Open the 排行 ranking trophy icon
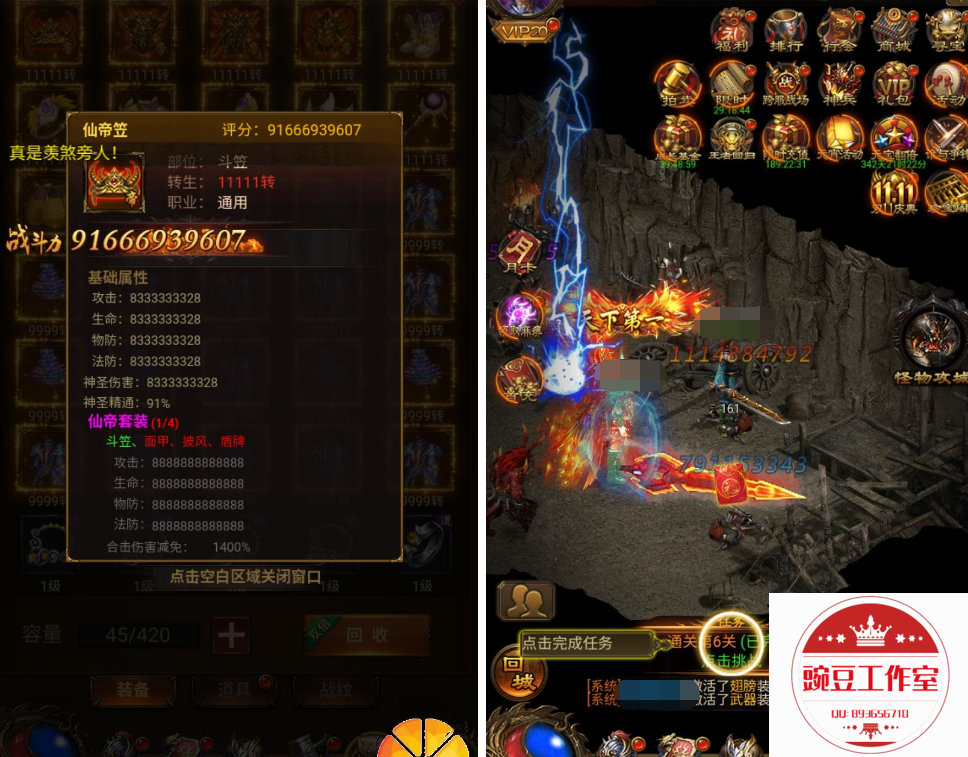 785,30
